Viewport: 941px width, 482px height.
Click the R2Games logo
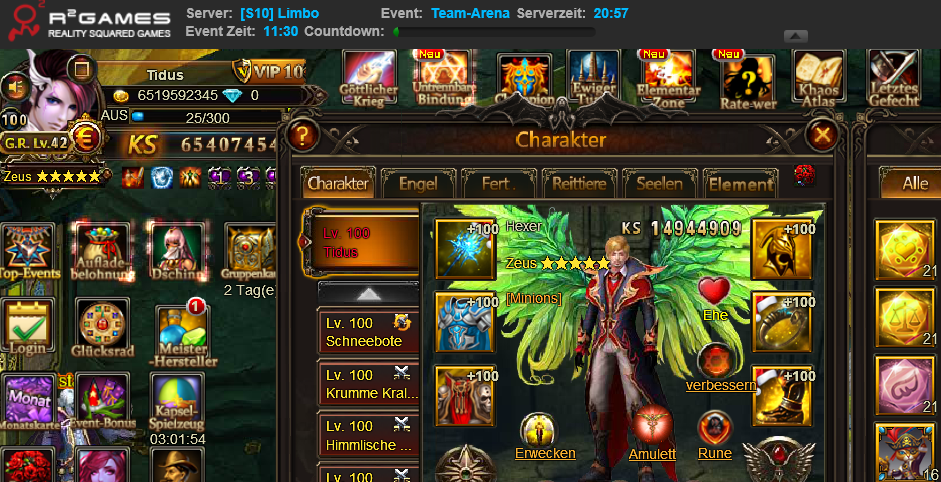point(90,22)
